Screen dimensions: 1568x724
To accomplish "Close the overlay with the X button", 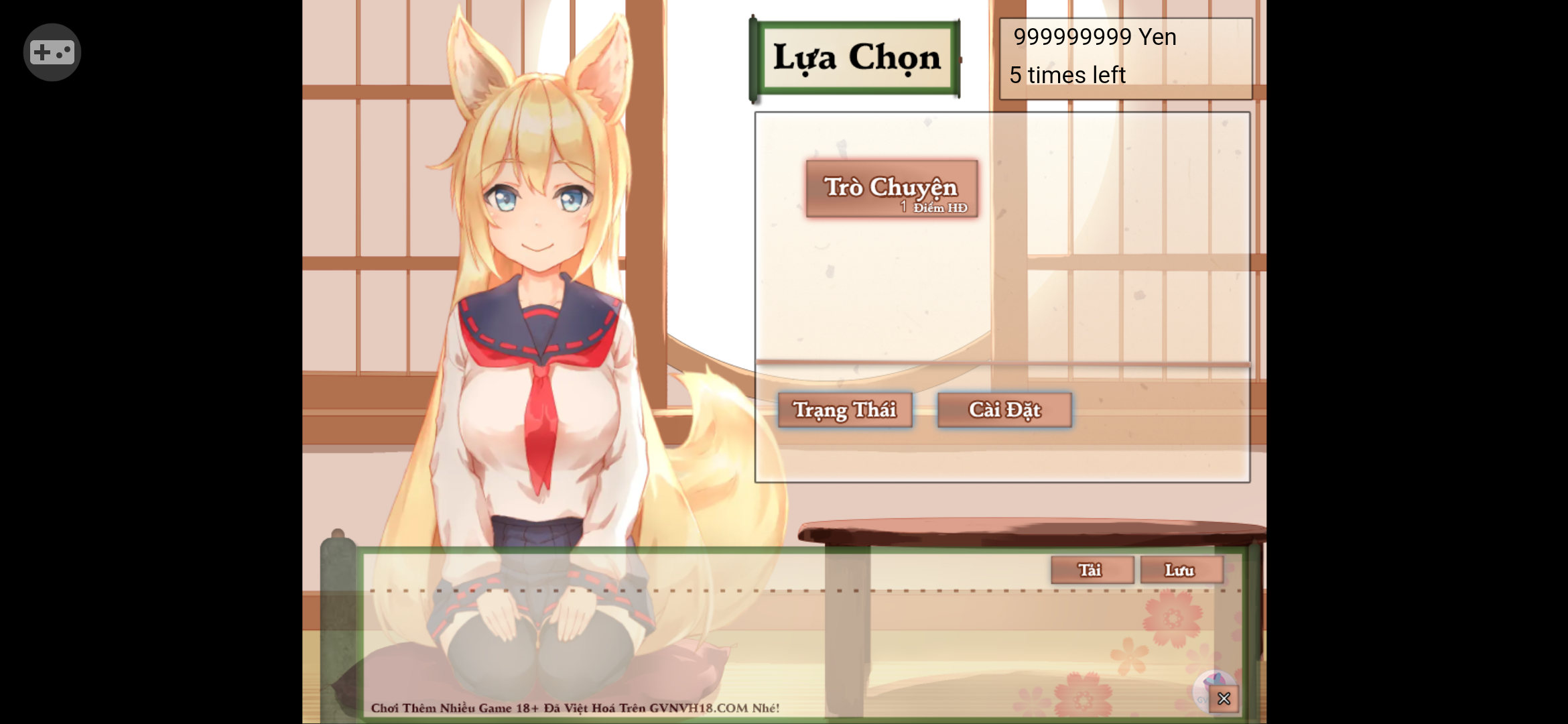I will pos(1224,699).
